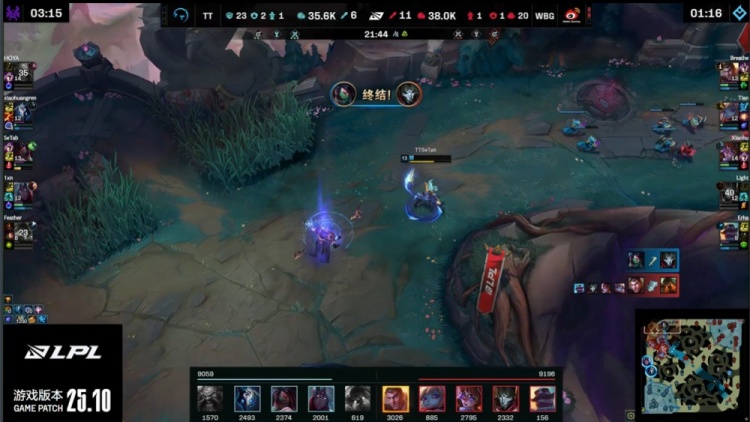Select the highlighted champion showing 3026
The width and height of the screenshot is (750, 422).
tap(396, 398)
